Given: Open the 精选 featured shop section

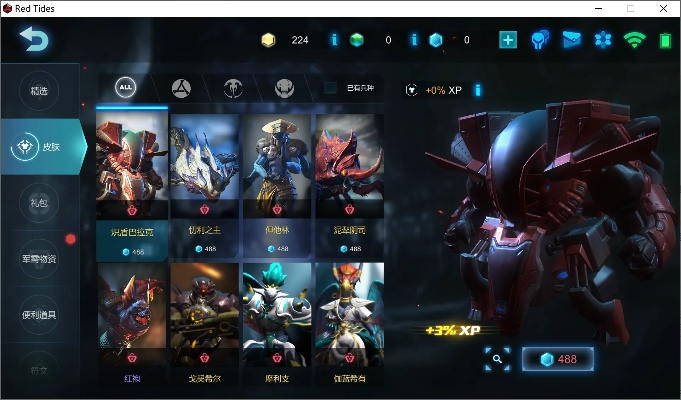Looking at the screenshot, I should coord(40,91).
